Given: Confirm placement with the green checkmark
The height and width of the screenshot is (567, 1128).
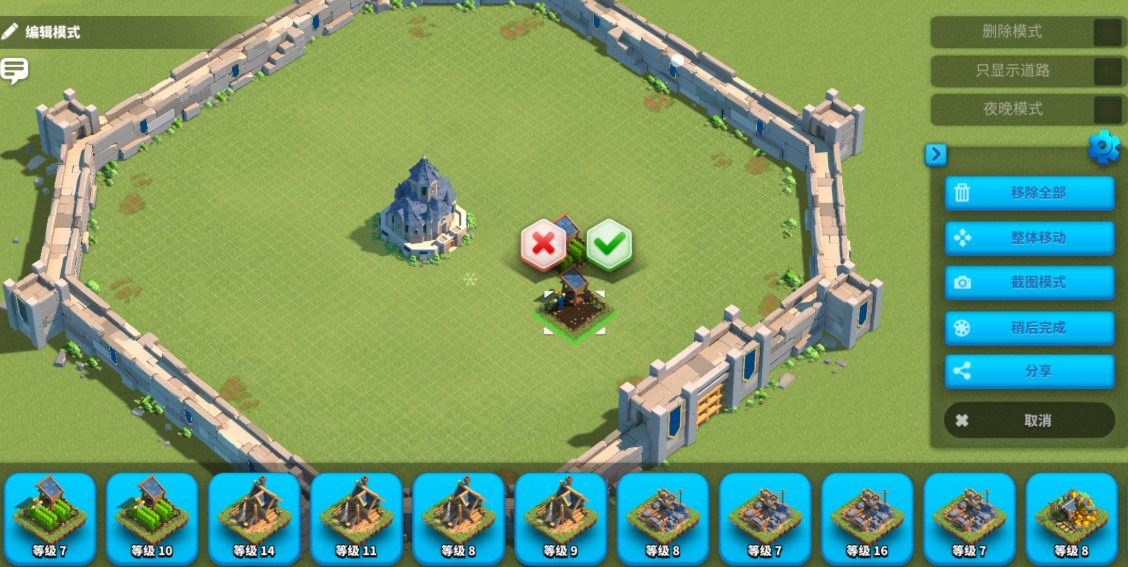Looking at the screenshot, I should click(x=609, y=243).
